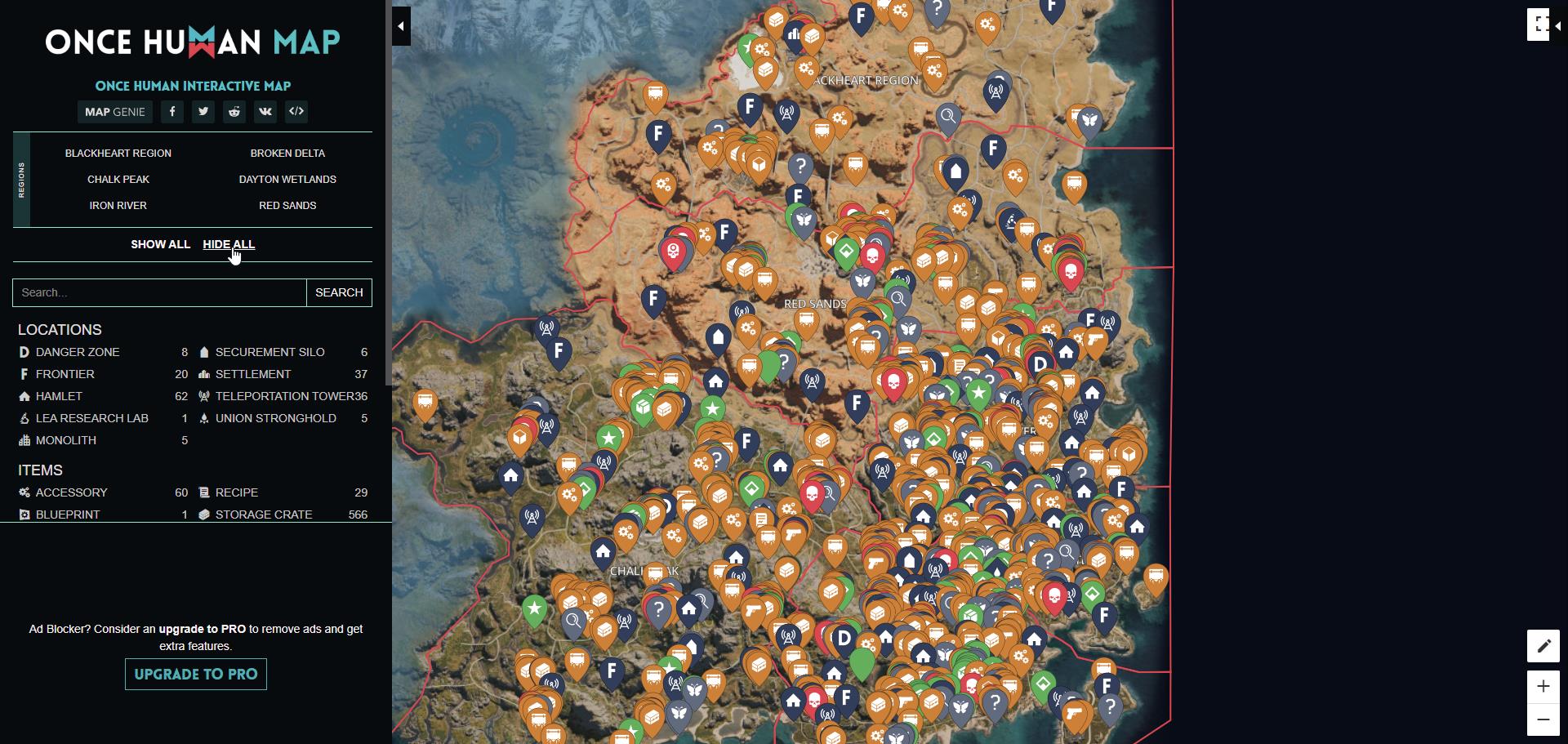Click the VK share icon
Screen dimensions: 1568x744
point(265,112)
